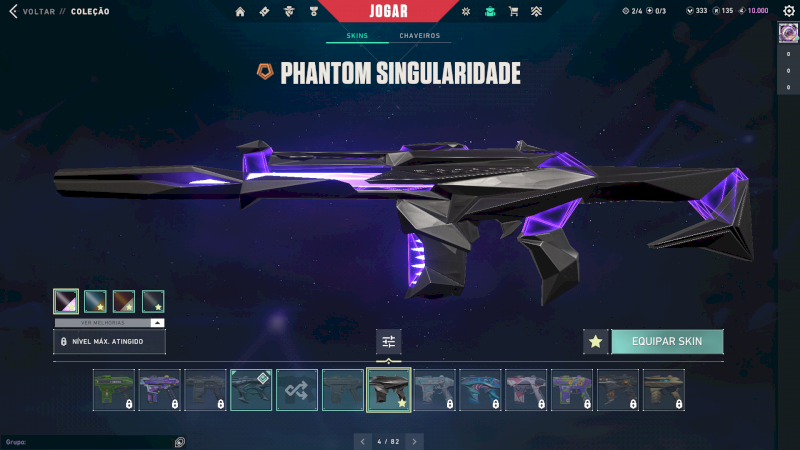Equip skin with the Equipar Skin button
Screen dimensions: 800x450
point(667,342)
